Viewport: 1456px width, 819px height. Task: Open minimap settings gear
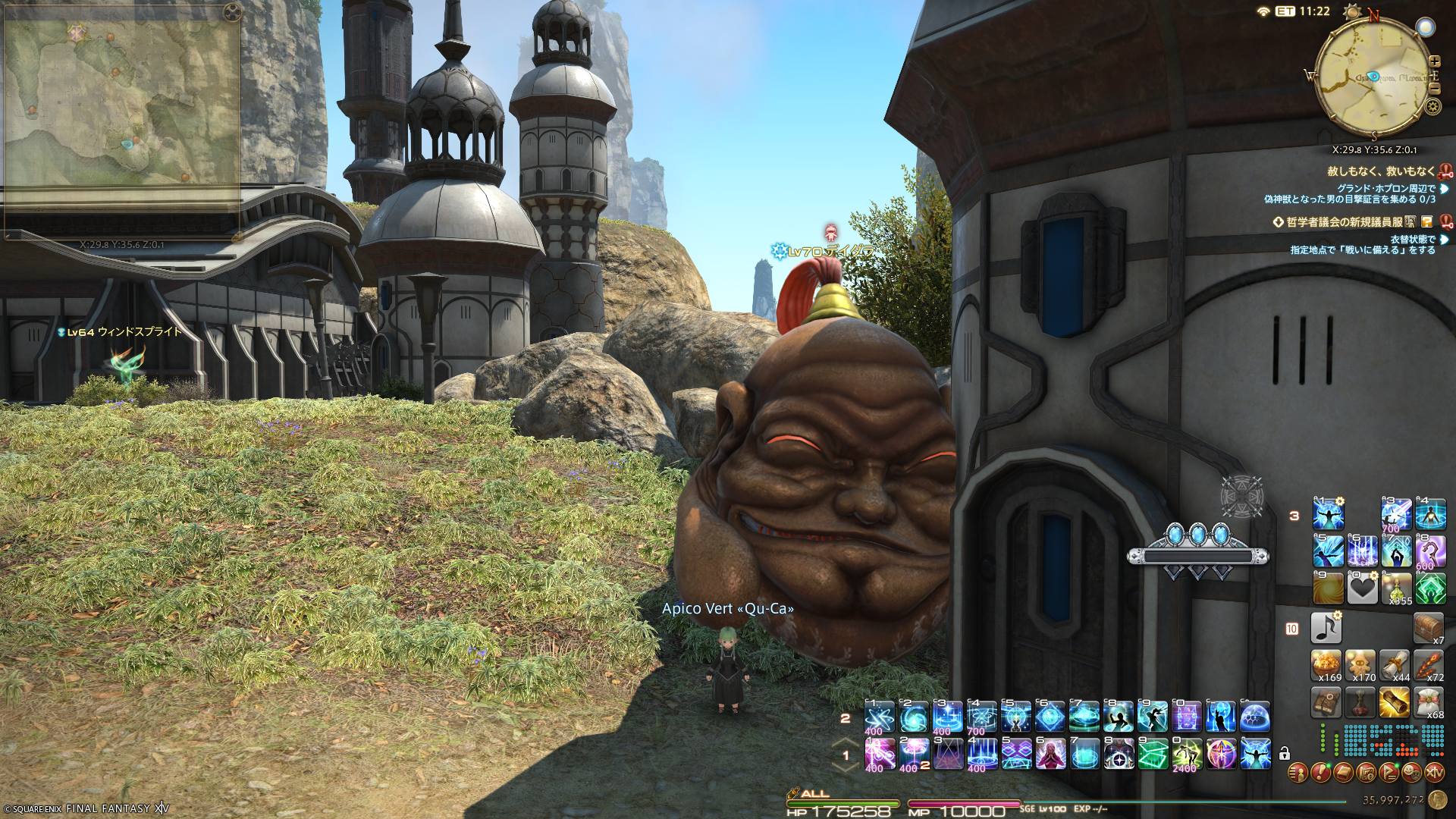click(x=1432, y=106)
